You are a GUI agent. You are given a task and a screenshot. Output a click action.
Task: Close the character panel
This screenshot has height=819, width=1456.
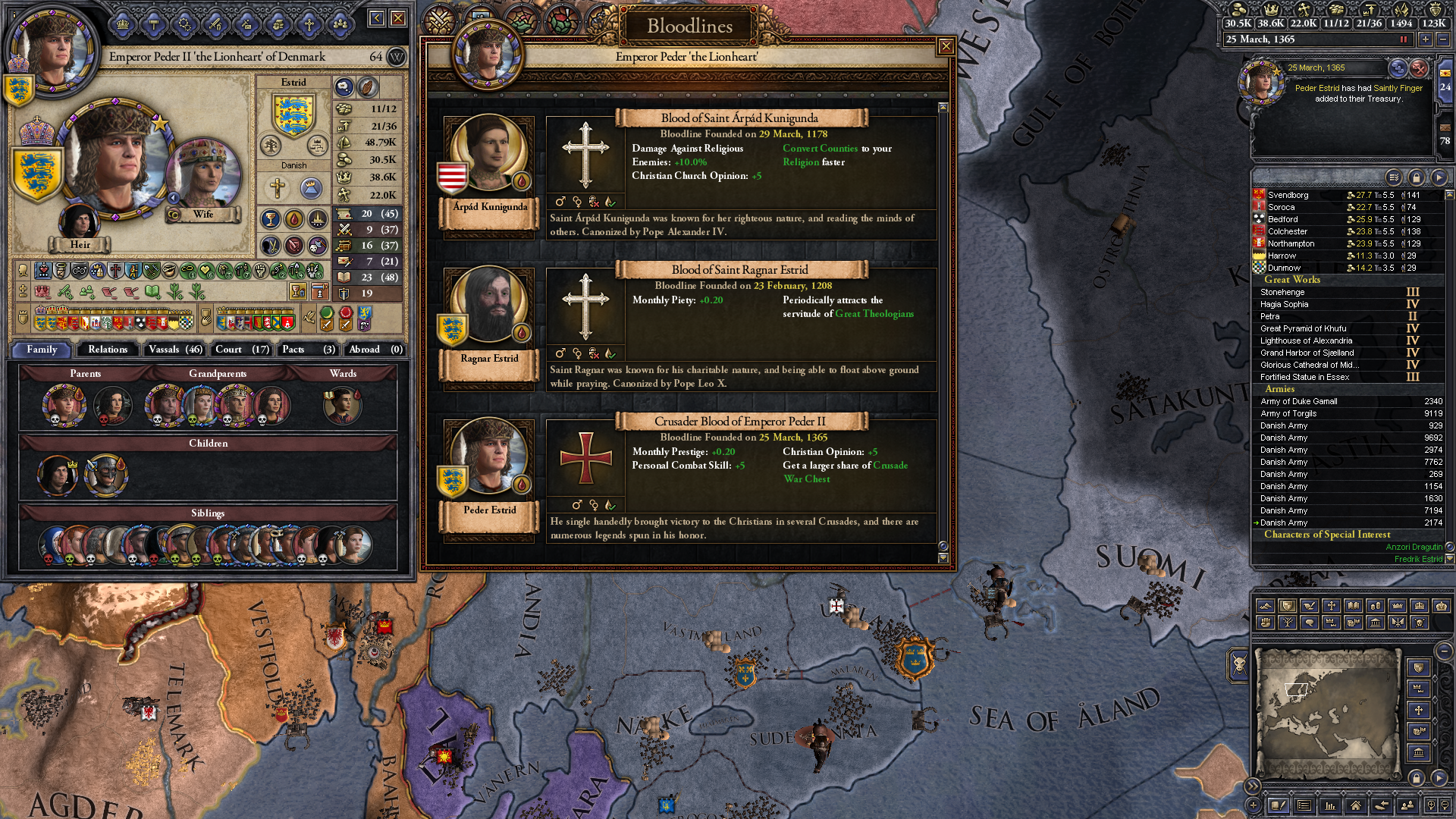click(x=398, y=18)
